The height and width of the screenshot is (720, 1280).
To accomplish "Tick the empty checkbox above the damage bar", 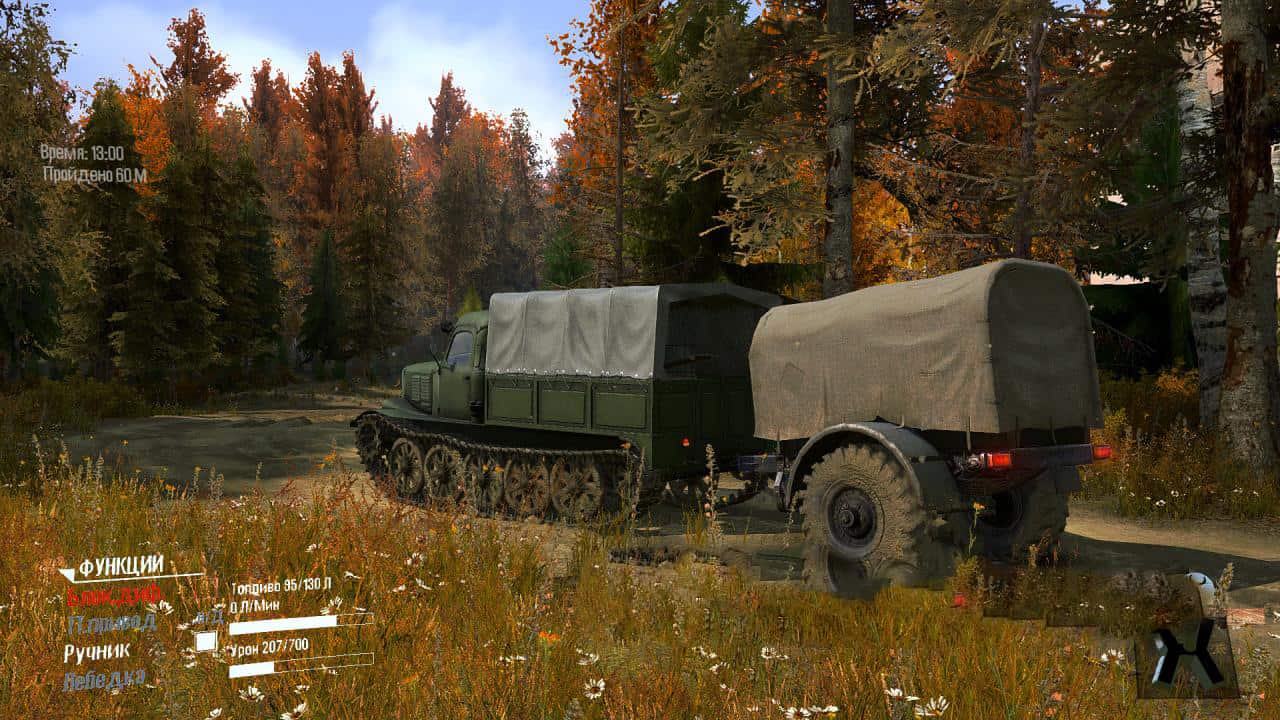I will (205, 641).
